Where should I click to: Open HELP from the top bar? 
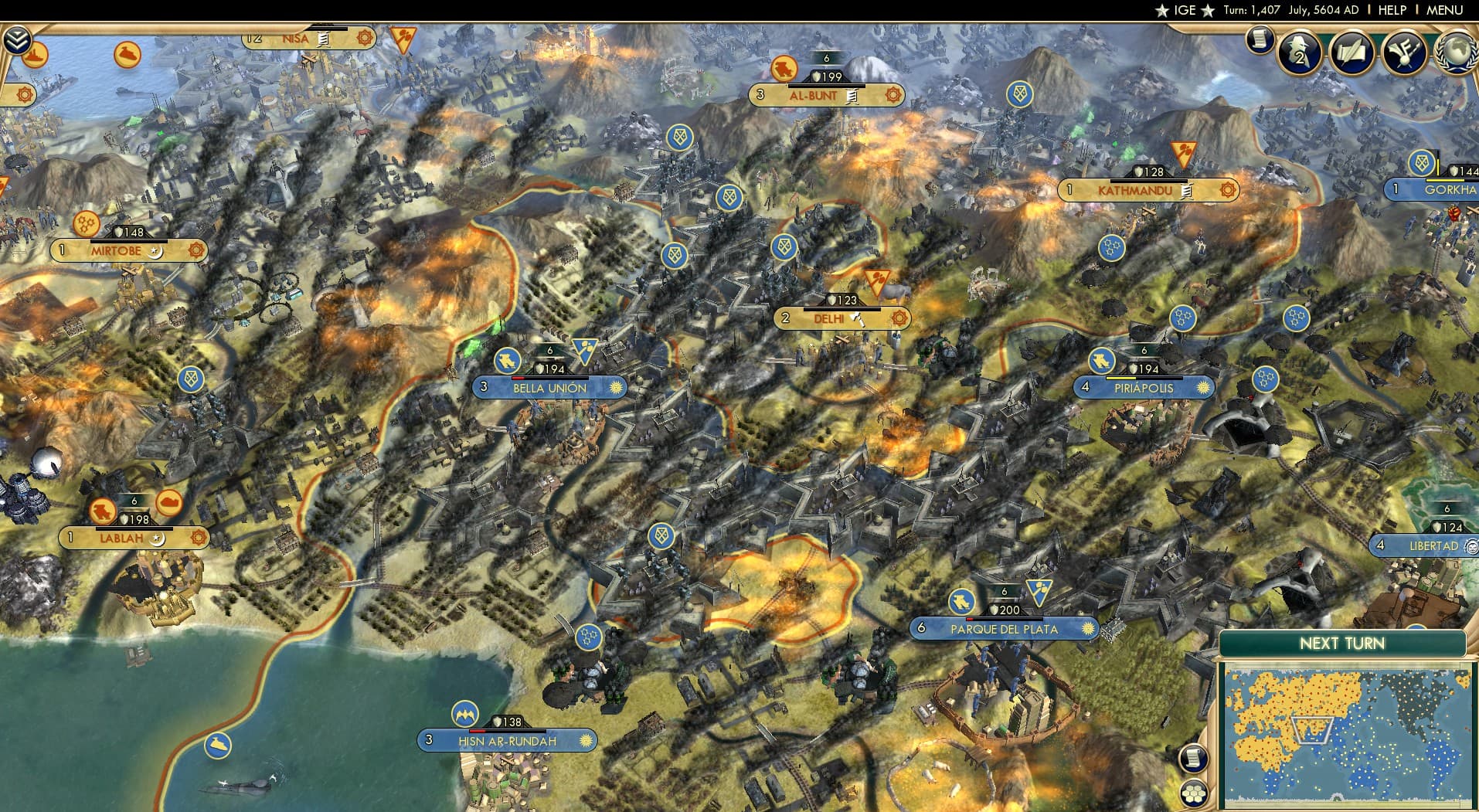(1392, 10)
